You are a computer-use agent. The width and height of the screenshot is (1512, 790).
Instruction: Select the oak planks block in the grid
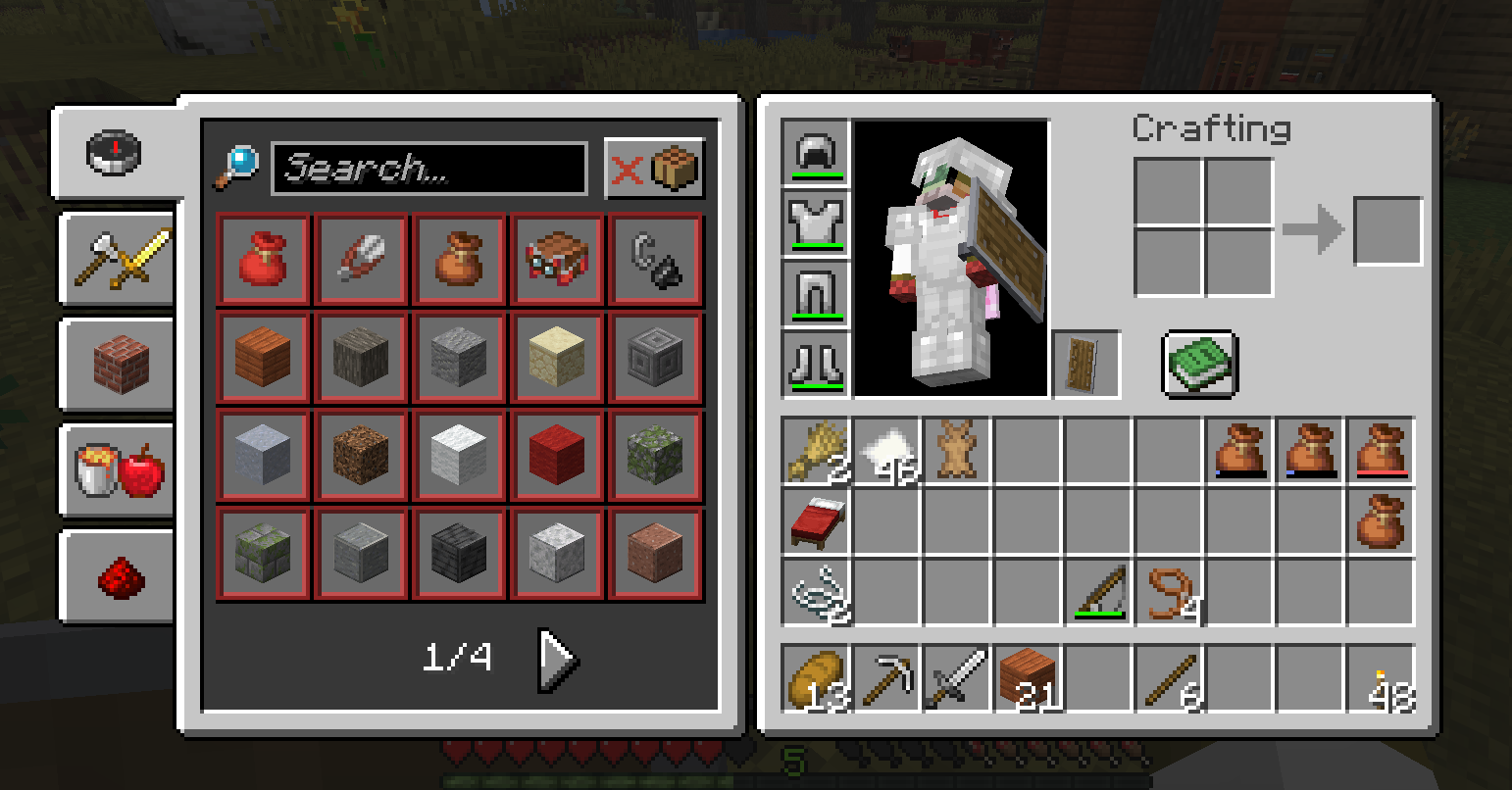pyautogui.click(x=262, y=357)
